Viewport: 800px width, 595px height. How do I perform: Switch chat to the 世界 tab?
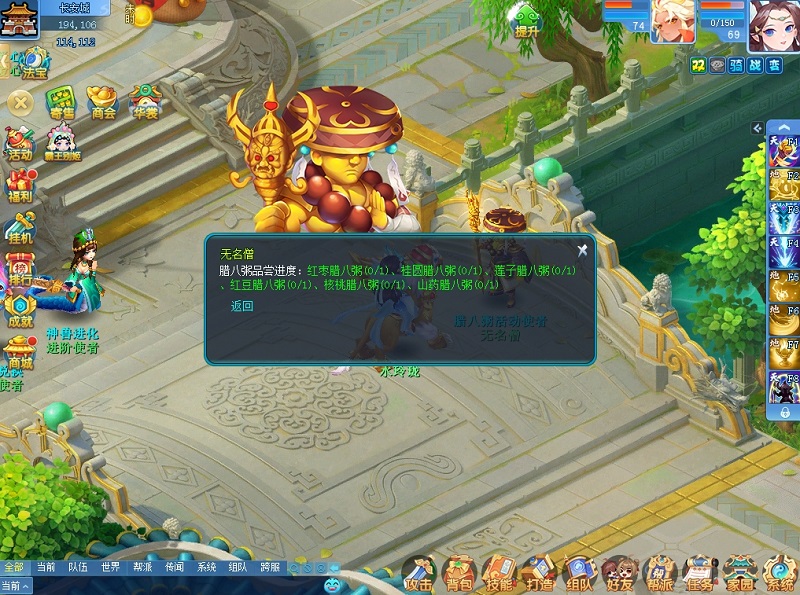(110, 567)
